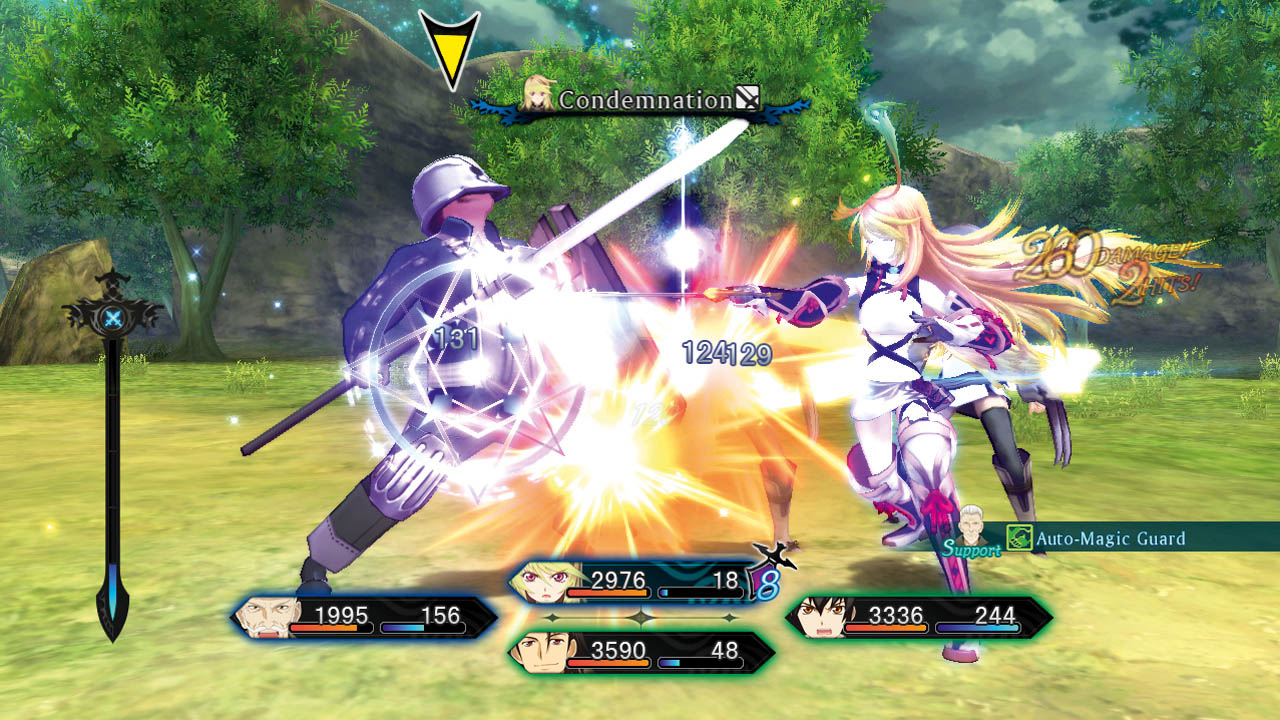Pick Alvin's brown-haired portrait panel

(x=640, y=652)
